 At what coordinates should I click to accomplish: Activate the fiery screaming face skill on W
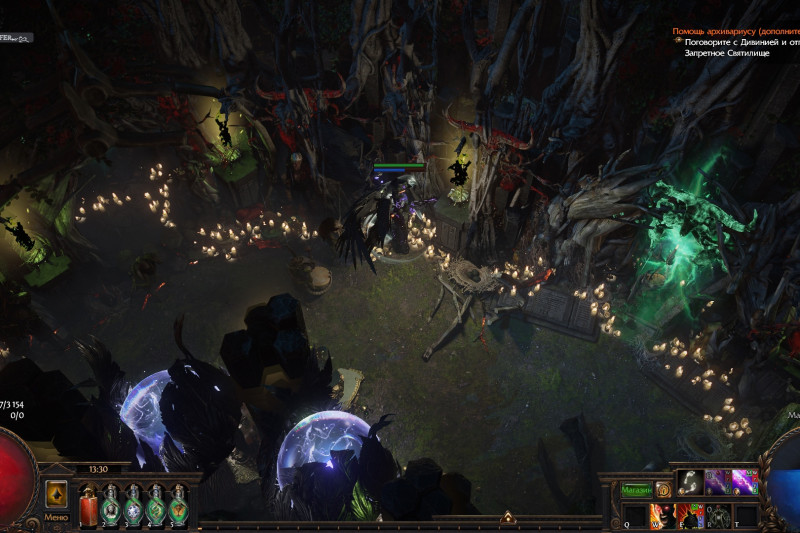(663, 516)
